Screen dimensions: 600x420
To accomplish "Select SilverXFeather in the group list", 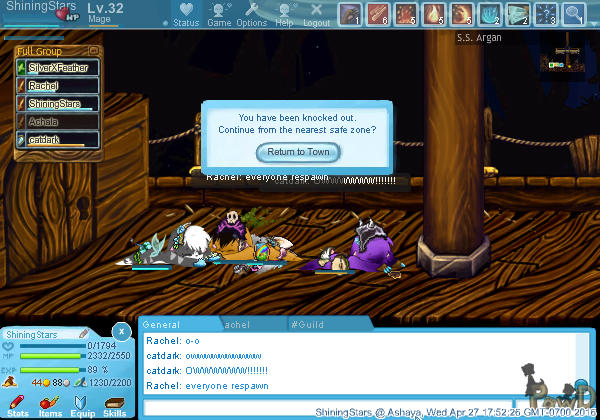I will click(x=58, y=68).
